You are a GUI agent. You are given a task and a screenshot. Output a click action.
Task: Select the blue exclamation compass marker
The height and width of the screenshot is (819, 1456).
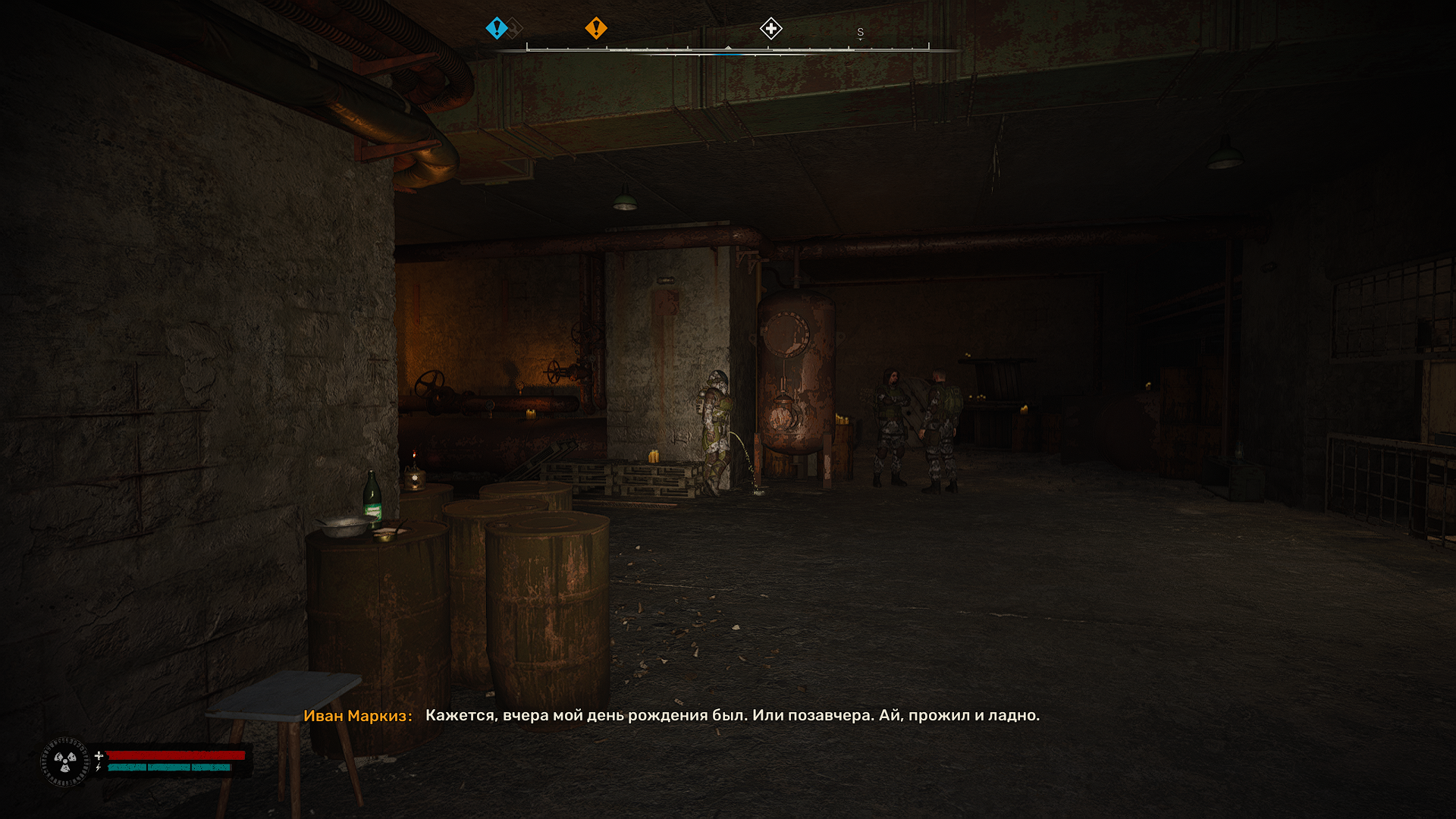[x=496, y=29]
